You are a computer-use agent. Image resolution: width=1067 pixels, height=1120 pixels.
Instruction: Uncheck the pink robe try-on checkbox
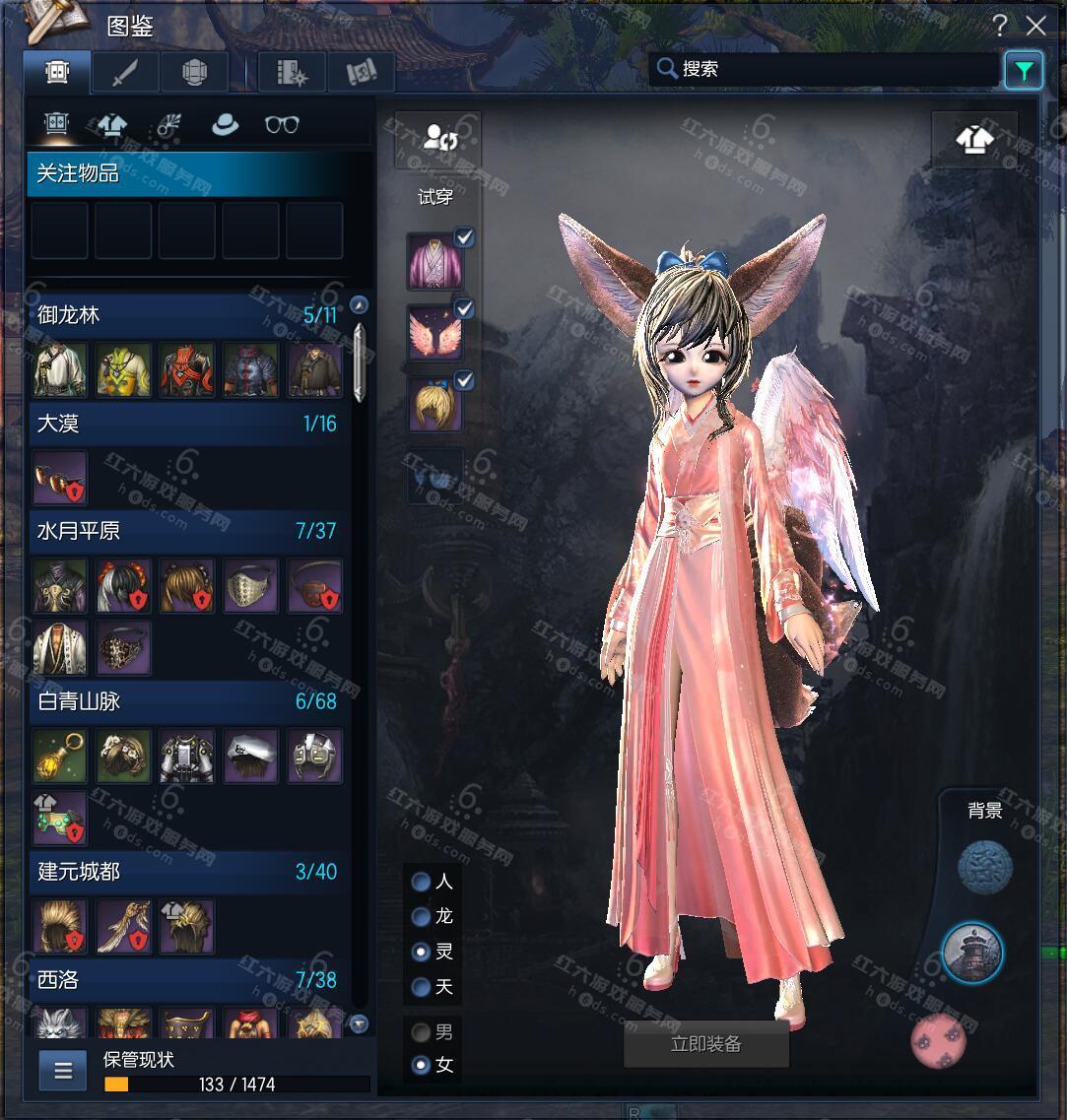click(464, 237)
